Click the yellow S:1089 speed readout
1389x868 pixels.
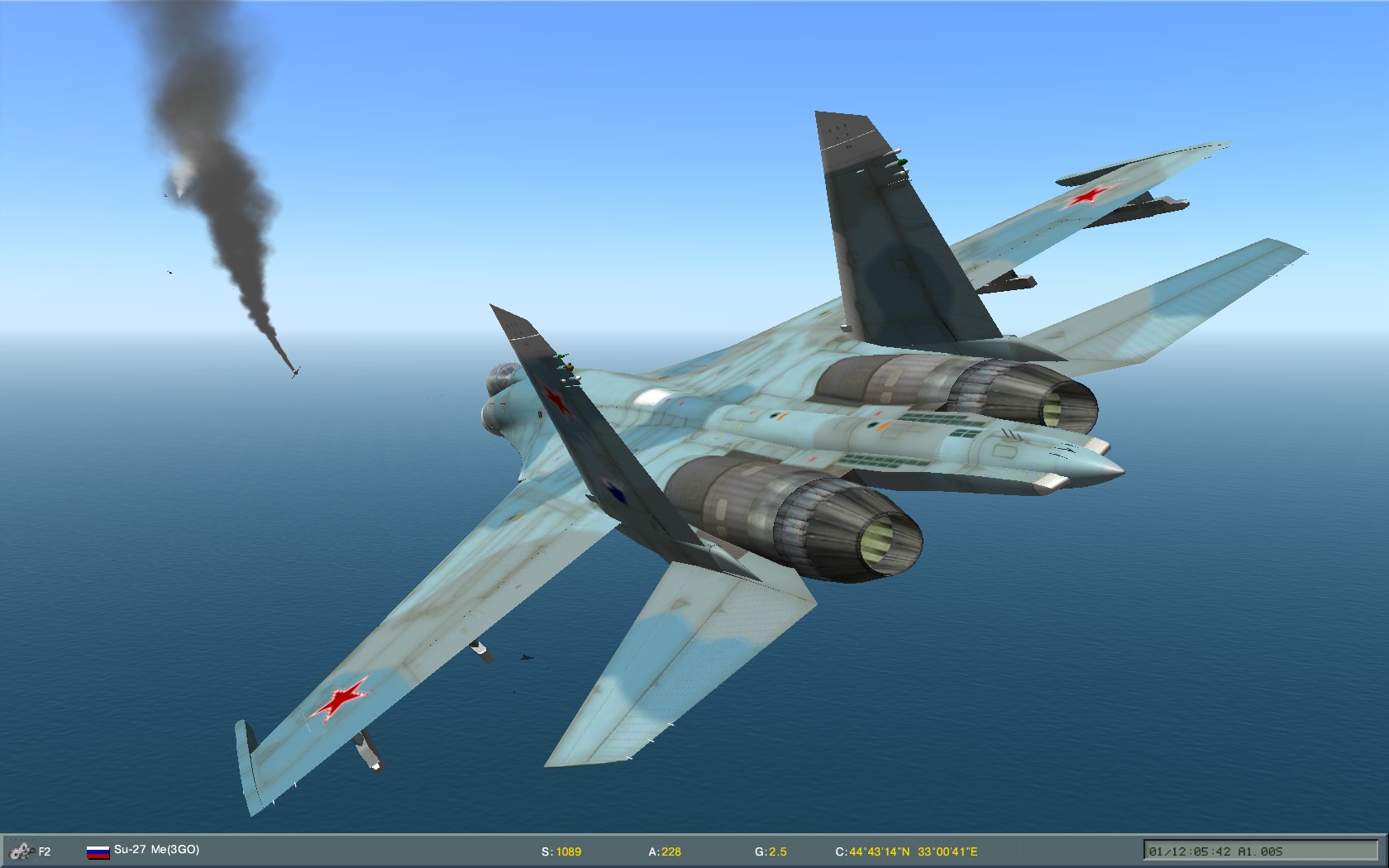click(x=561, y=849)
